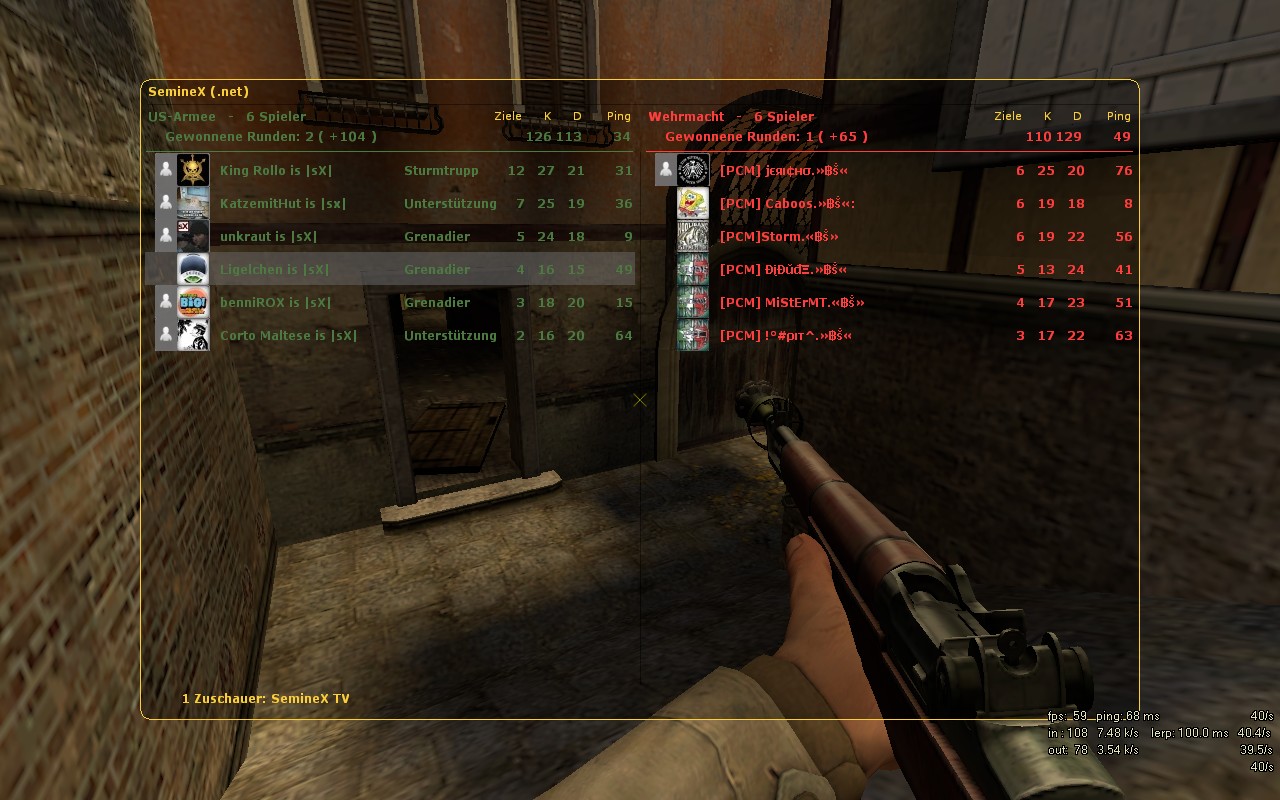The width and height of the screenshot is (1280, 800).
Task: Open the SpongeBob avatar next to Caboos
Action: tap(693, 203)
